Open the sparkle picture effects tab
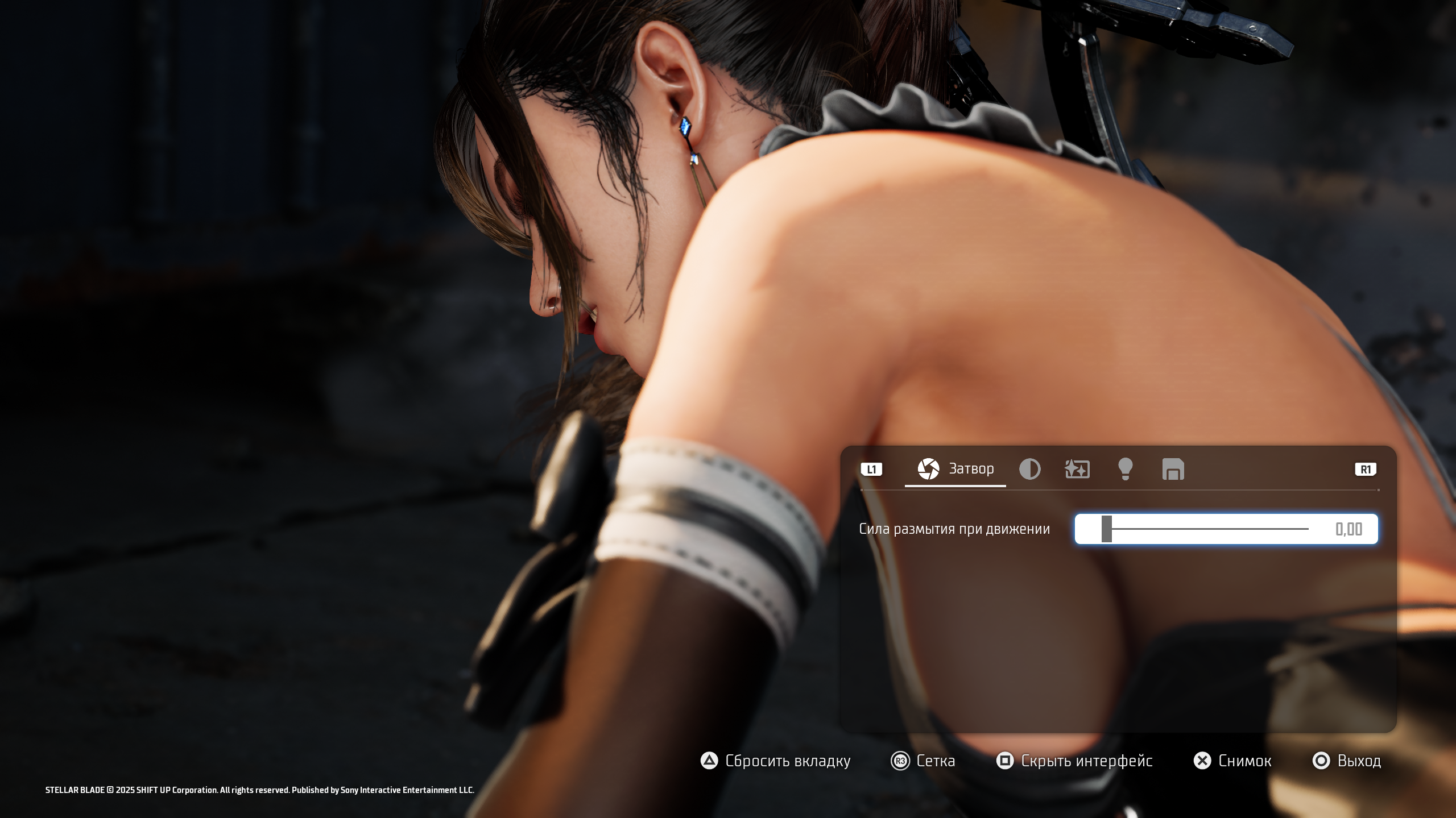The image size is (1456, 818). tap(1077, 470)
